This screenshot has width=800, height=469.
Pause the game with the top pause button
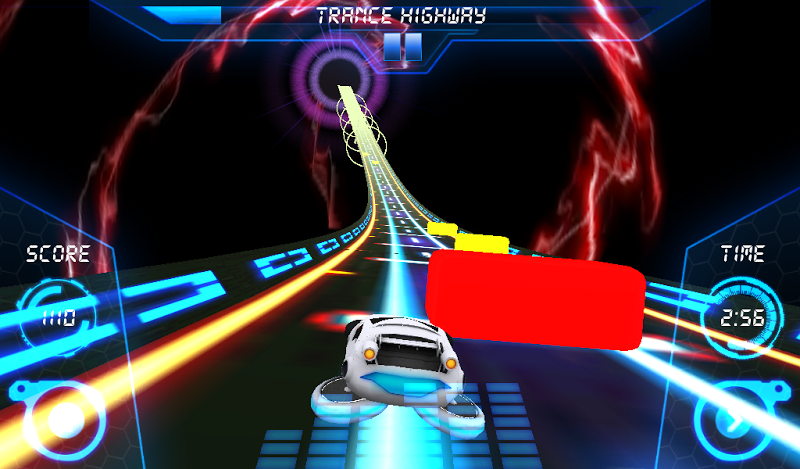pos(401,47)
